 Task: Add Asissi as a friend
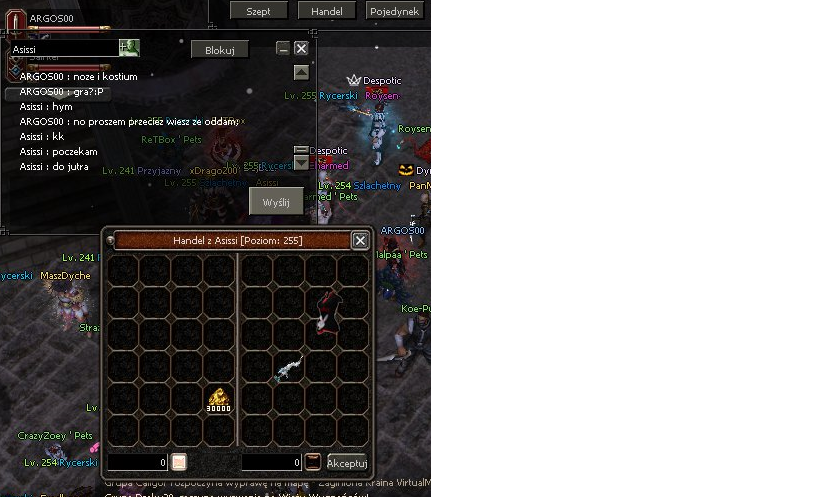(129, 48)
